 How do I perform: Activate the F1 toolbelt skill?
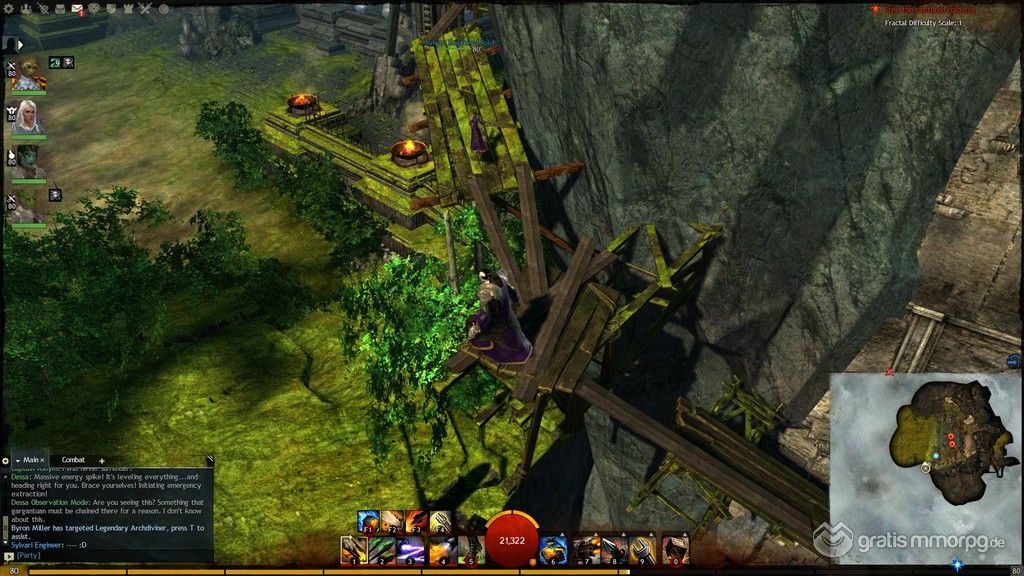(x=368, y=521)
